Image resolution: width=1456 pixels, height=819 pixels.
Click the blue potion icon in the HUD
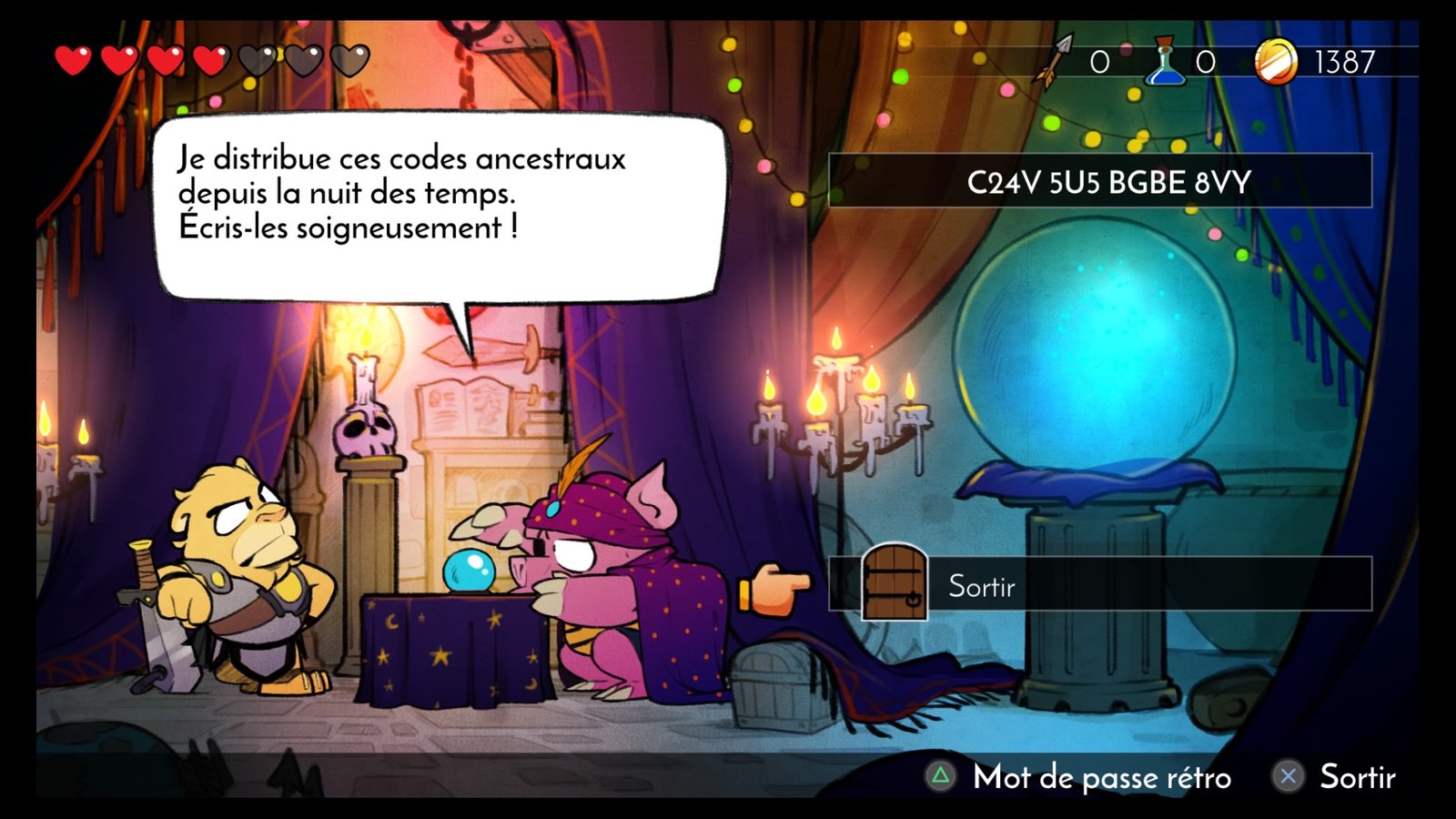pyautogui.click(x=1165, y=59)
